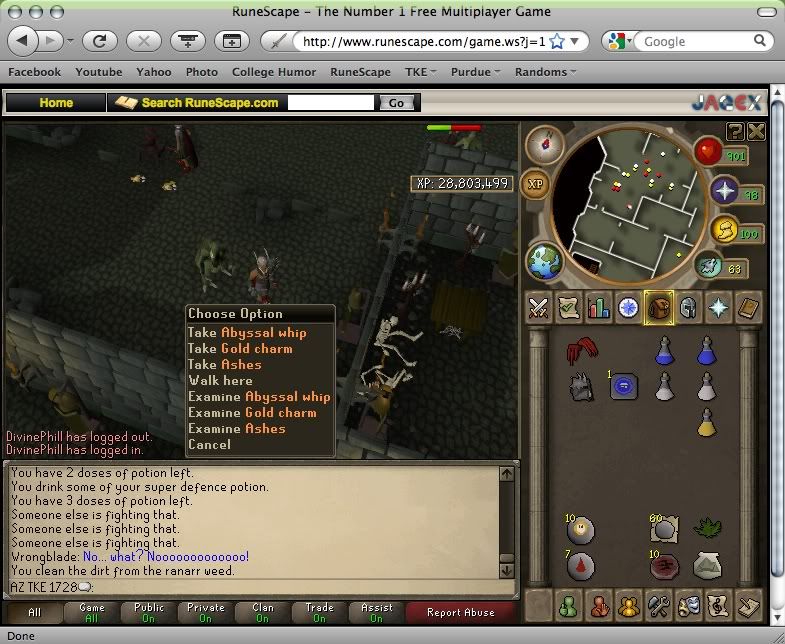
Task: Choose Take Gold charm option
Action: [x=240, y=349]
